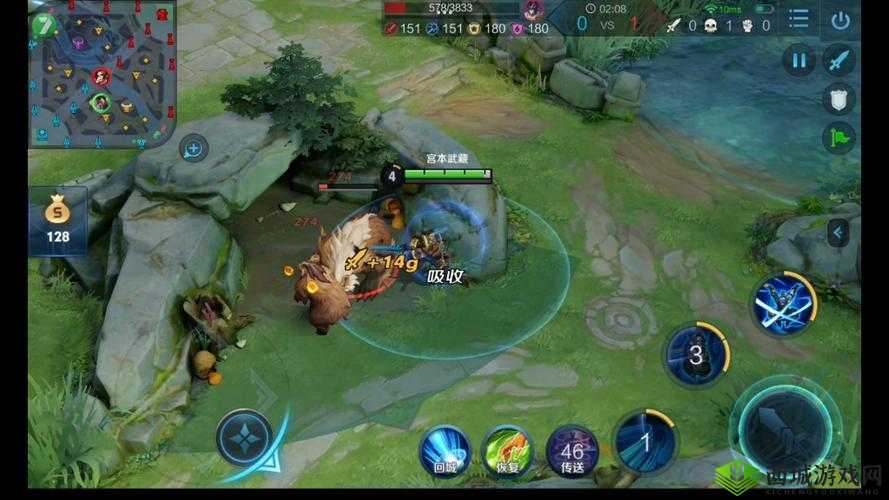Open the scoreboard list menu icon
The width and height of the screenshot is (889, 500).
point(798,20)
